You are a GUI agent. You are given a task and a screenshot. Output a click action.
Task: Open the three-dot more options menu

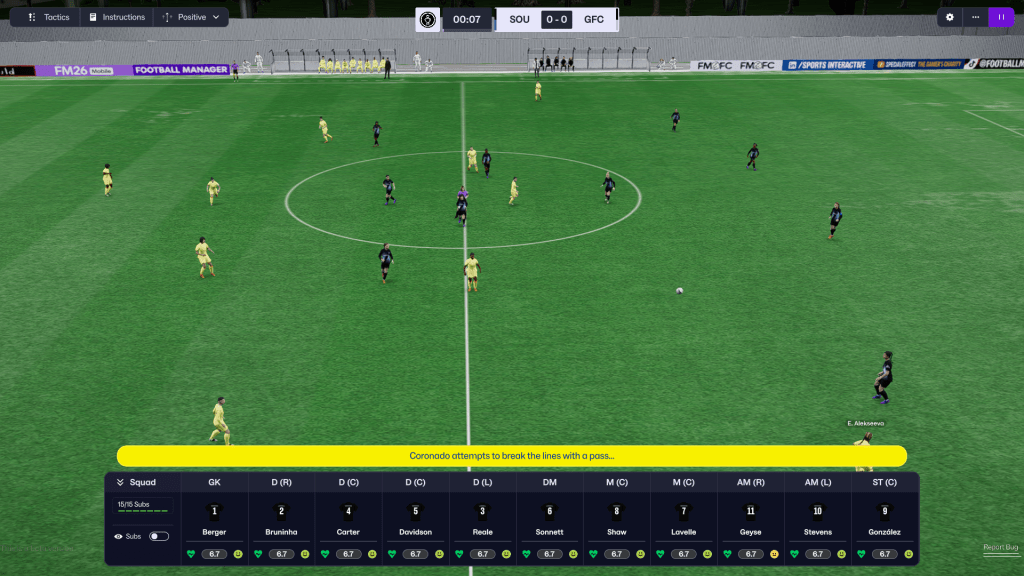[x=975, y=17]
